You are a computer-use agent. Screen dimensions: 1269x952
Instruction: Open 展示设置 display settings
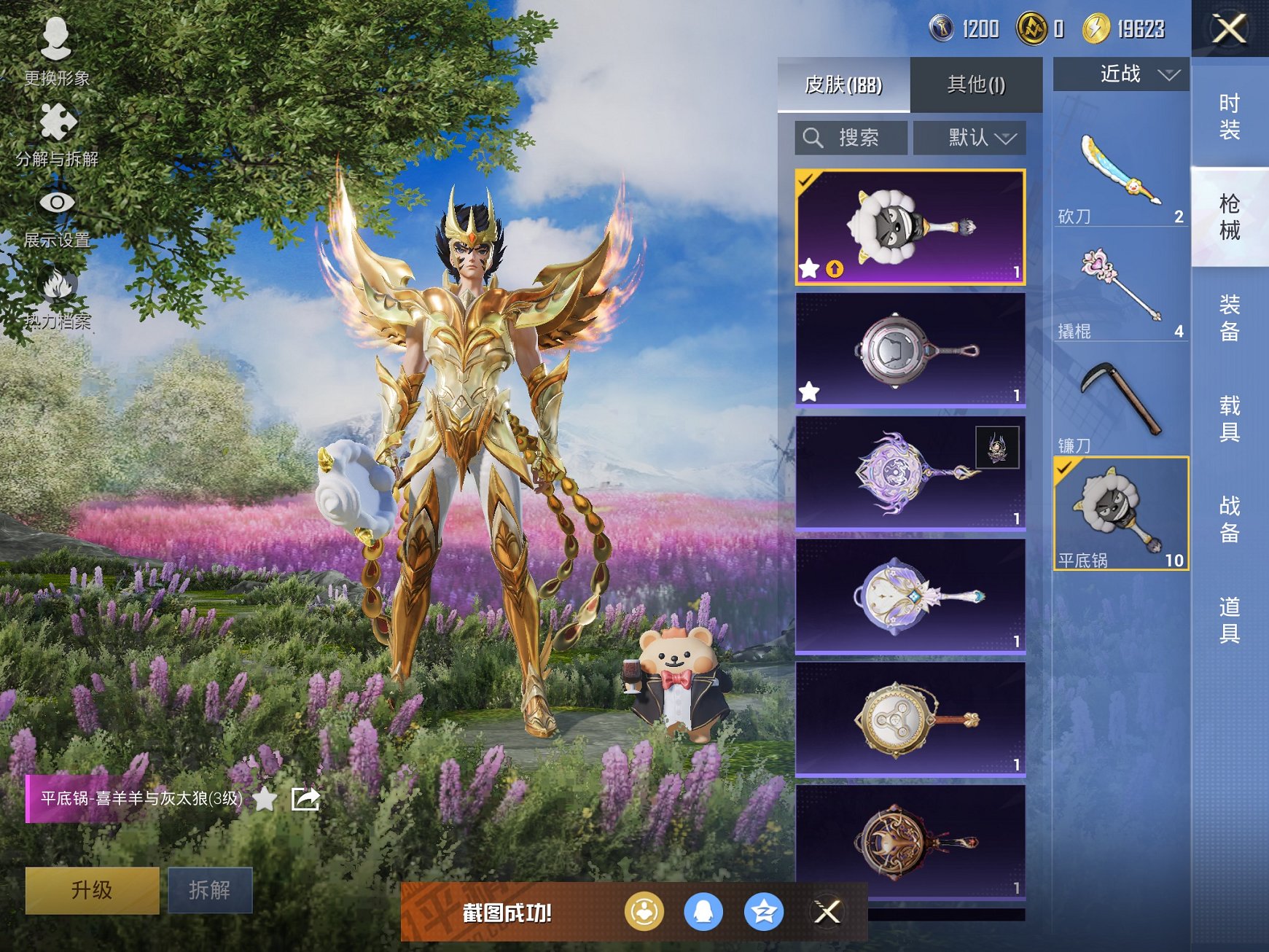click(x=56, y=215)
